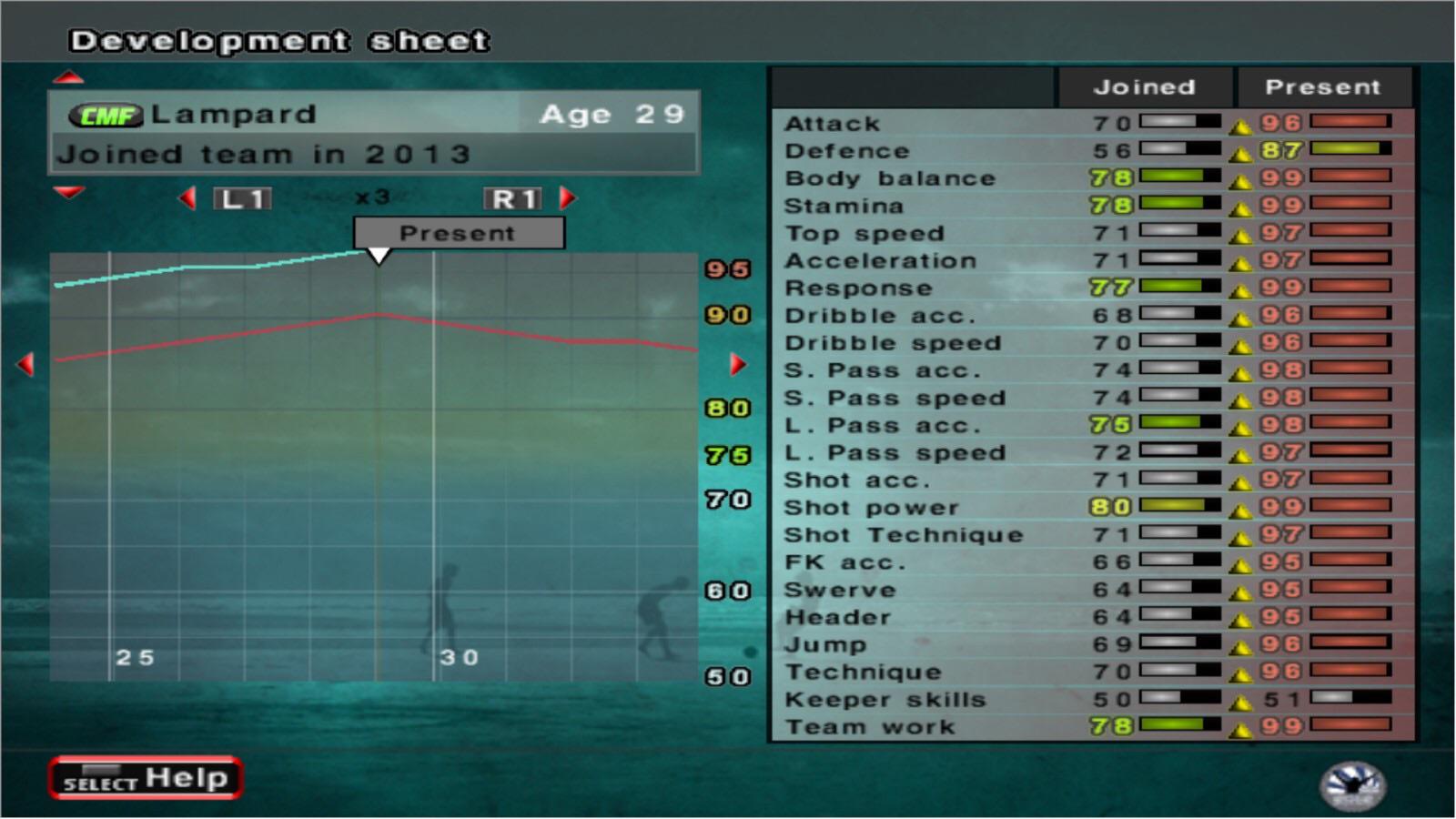Open Help via the Select button
The height and width of the screenshot is (819, 1456).
(x=146, y=778)
